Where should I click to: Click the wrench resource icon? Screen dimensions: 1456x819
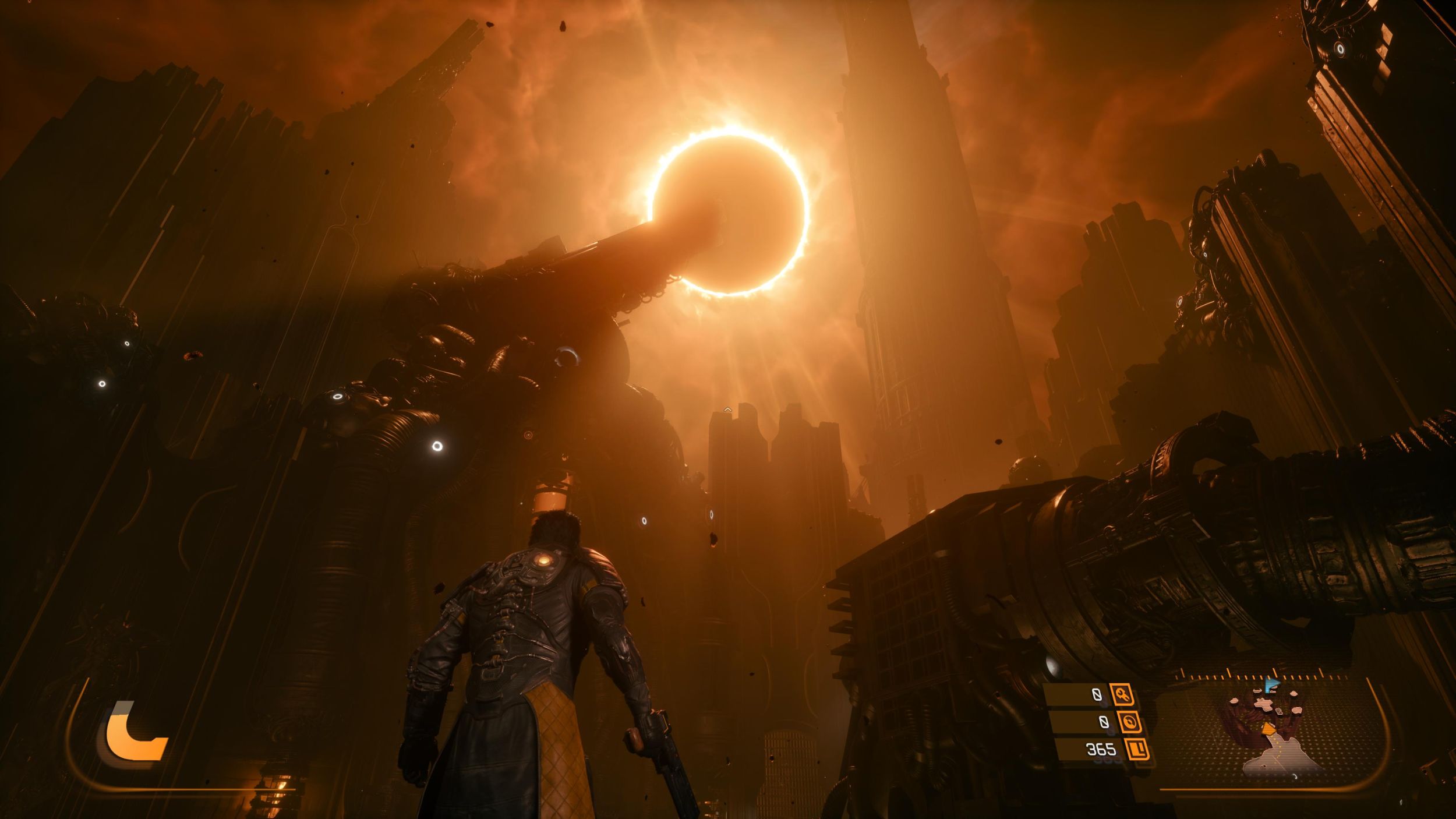tap(1121, 694)
